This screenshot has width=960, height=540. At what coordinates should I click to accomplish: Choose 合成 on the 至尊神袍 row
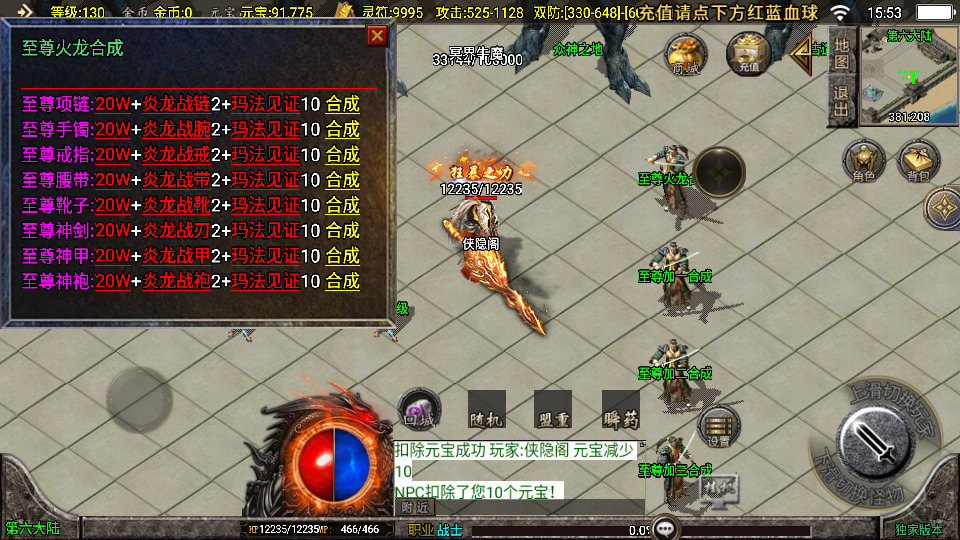click(343, 282)
